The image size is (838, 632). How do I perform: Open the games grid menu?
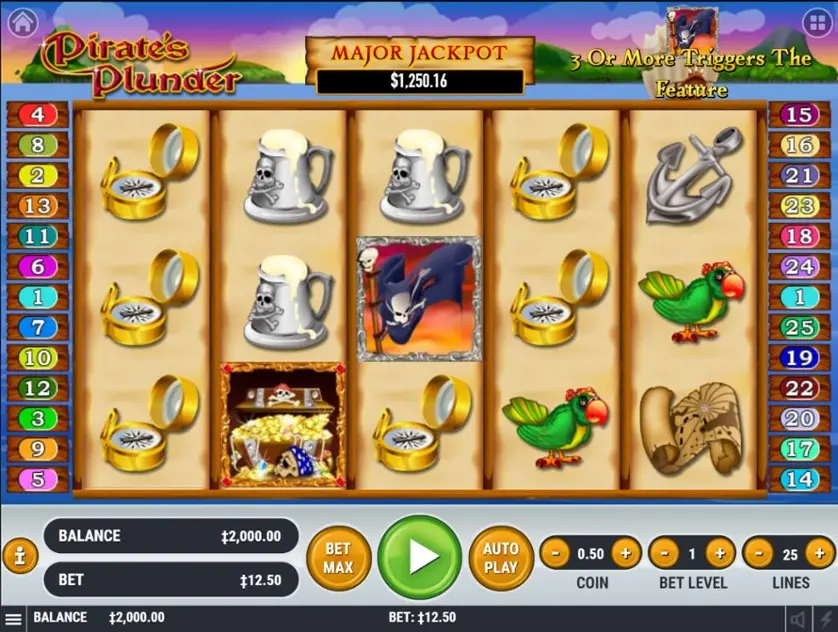816,21
